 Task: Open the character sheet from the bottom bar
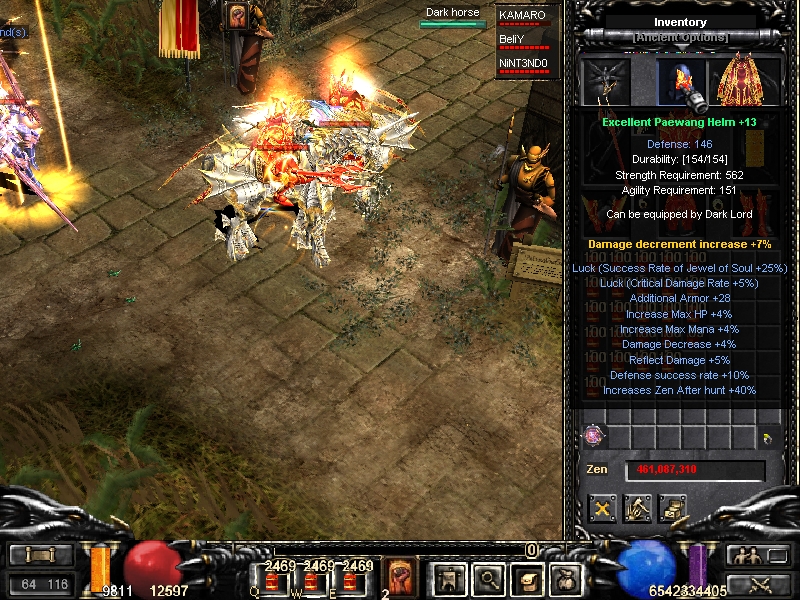[447, 577]
